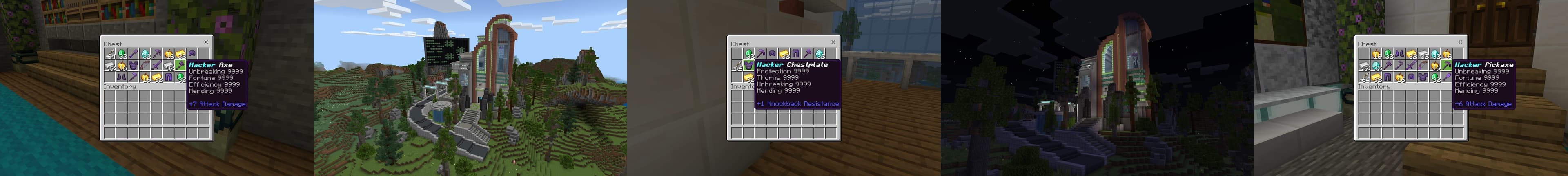Take the purple boots in the Hacker Pickaxe chest
1568x176 pixels.
pyautogui.click(x=1399, y=53)
